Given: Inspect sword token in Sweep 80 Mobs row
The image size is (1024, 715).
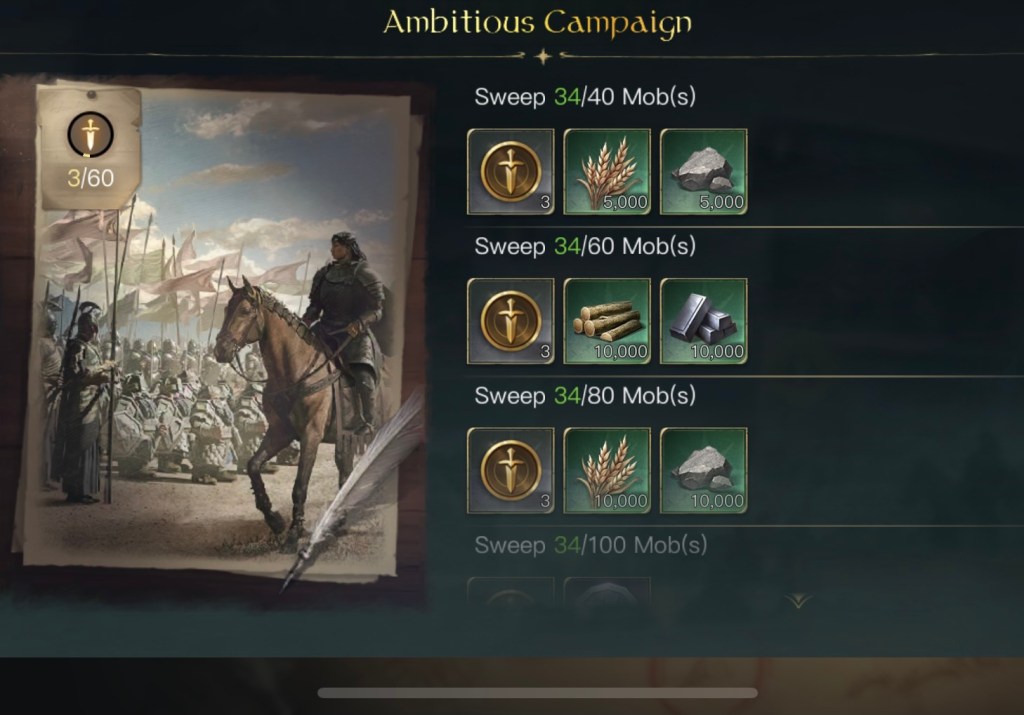Looking at the screenshot, I should coord(511,470).
